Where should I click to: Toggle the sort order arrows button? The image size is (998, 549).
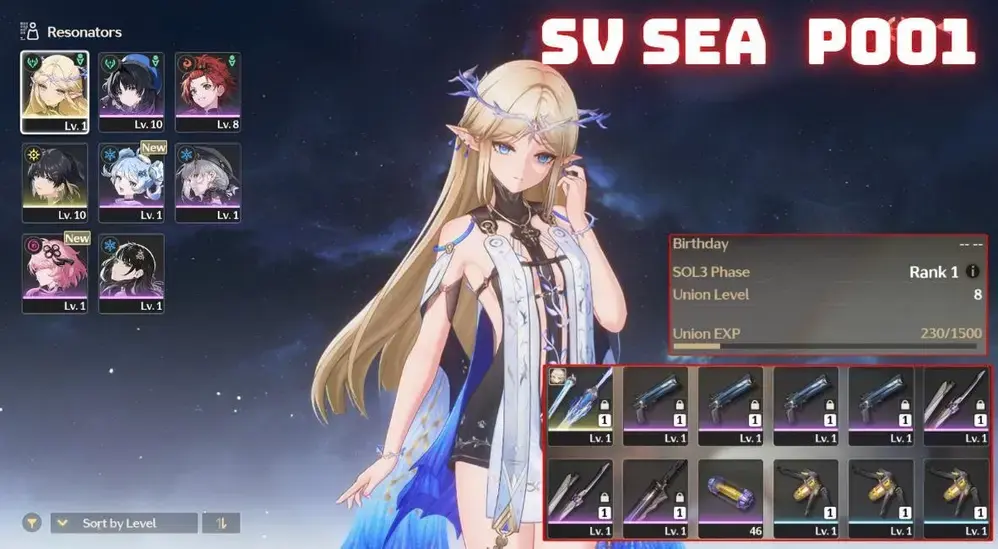[x=220, y=523]
